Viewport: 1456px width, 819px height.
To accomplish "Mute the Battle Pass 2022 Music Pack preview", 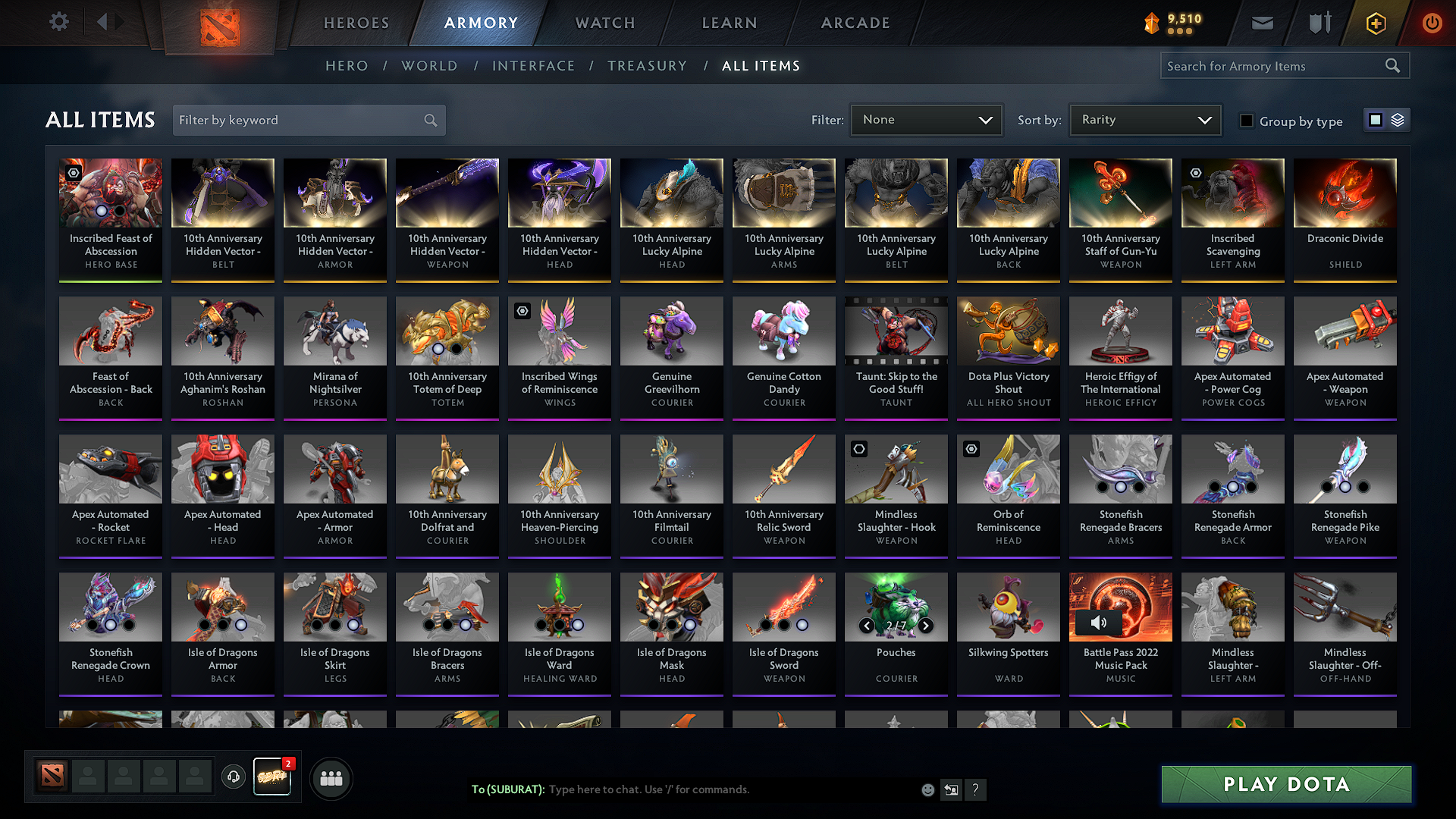I will click(x=1099, y=622).
